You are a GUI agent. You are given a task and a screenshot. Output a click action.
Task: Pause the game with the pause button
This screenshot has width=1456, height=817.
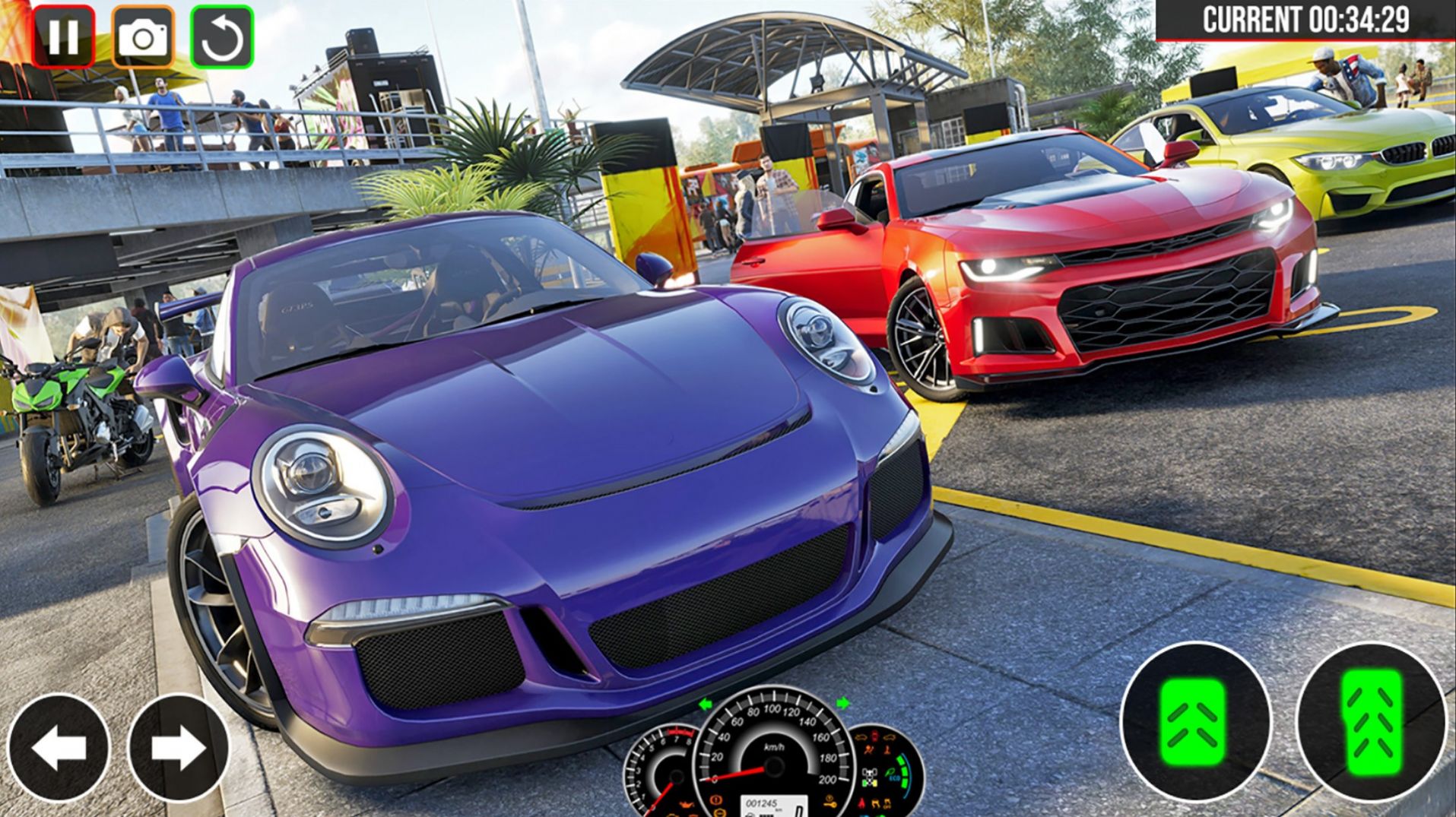click(x=63, y=36)
